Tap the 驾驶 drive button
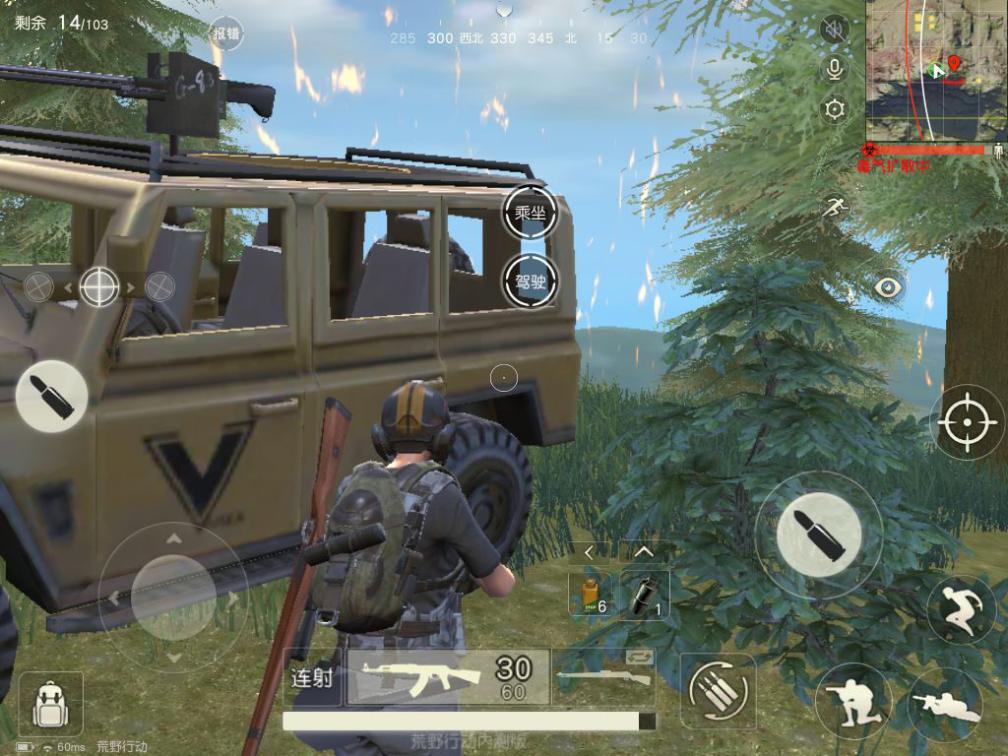 [529, 281]
